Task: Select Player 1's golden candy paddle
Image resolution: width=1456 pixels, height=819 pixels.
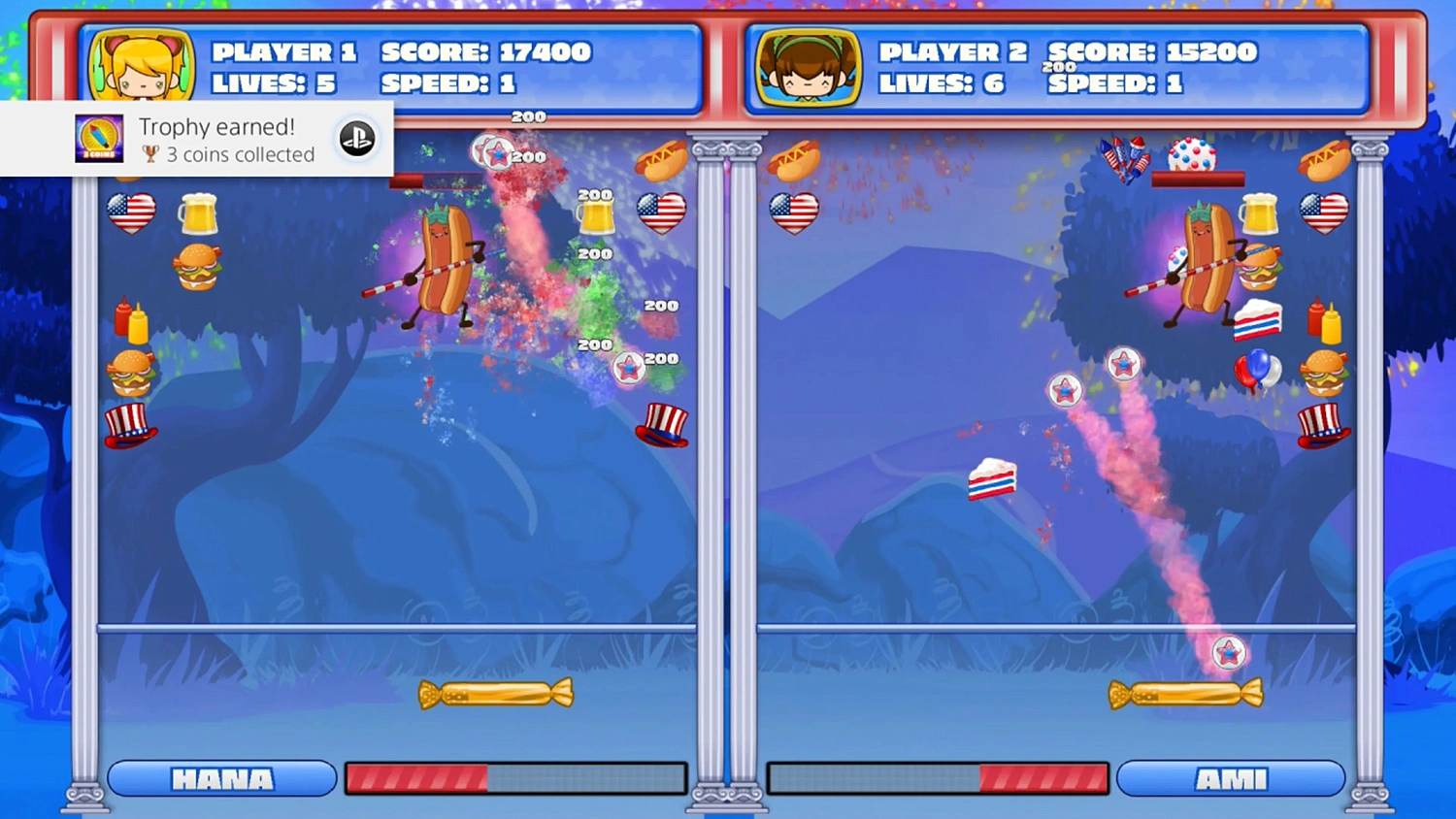Action: point(497,693)
